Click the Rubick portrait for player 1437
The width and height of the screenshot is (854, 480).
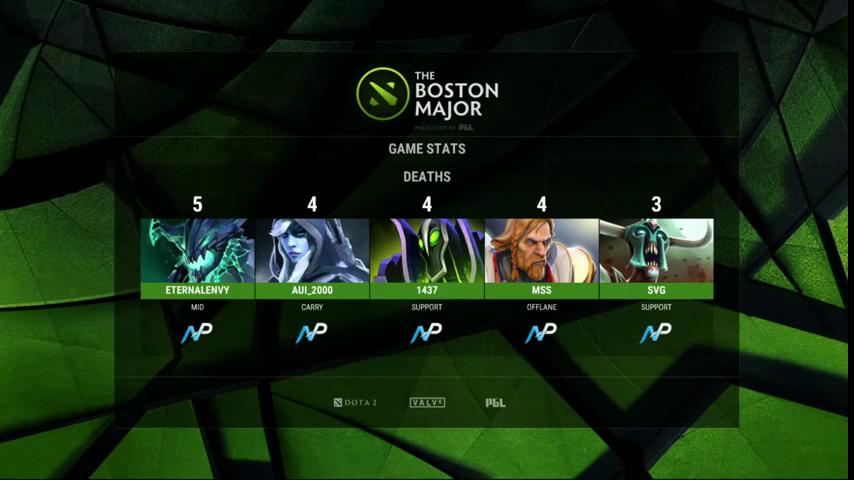427,251
